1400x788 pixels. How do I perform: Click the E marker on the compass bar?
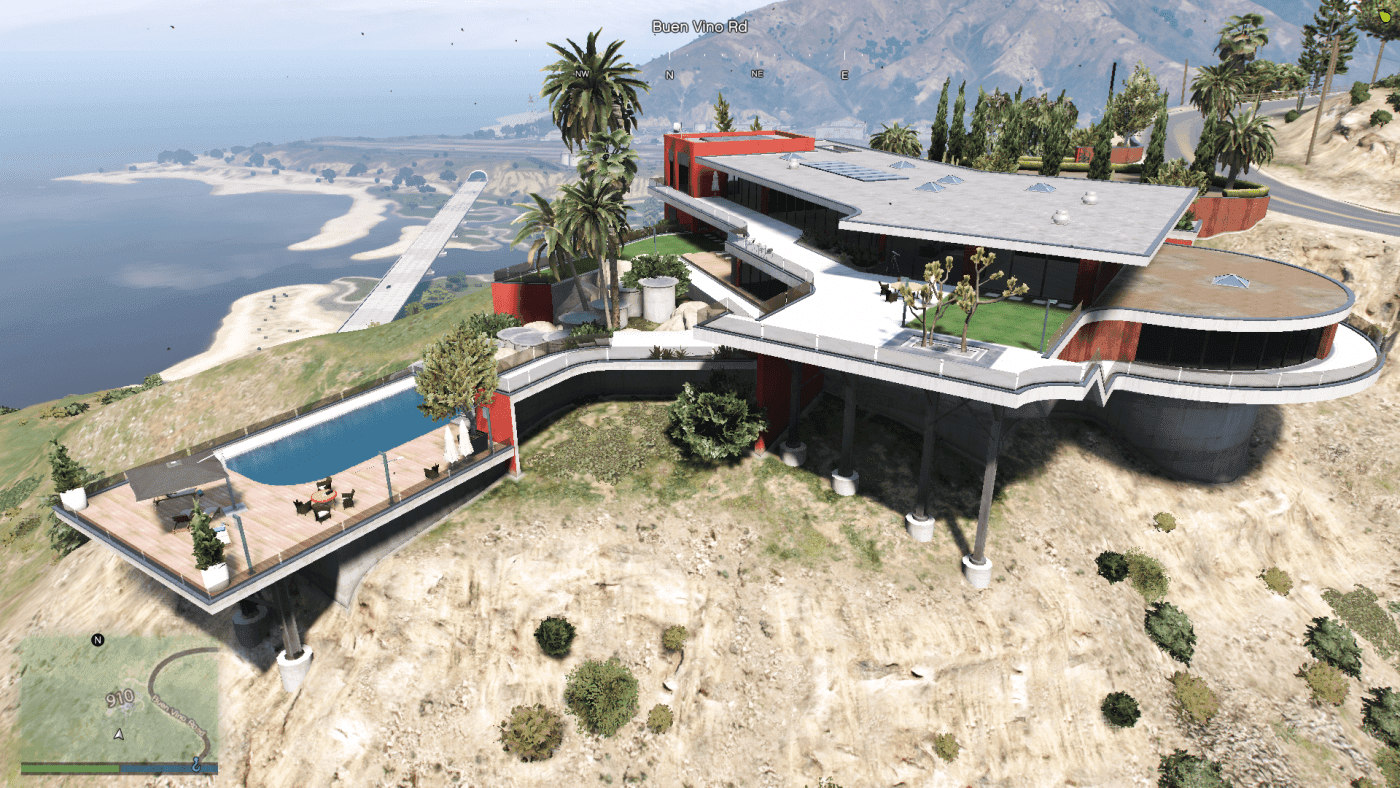tap(843, 73)
